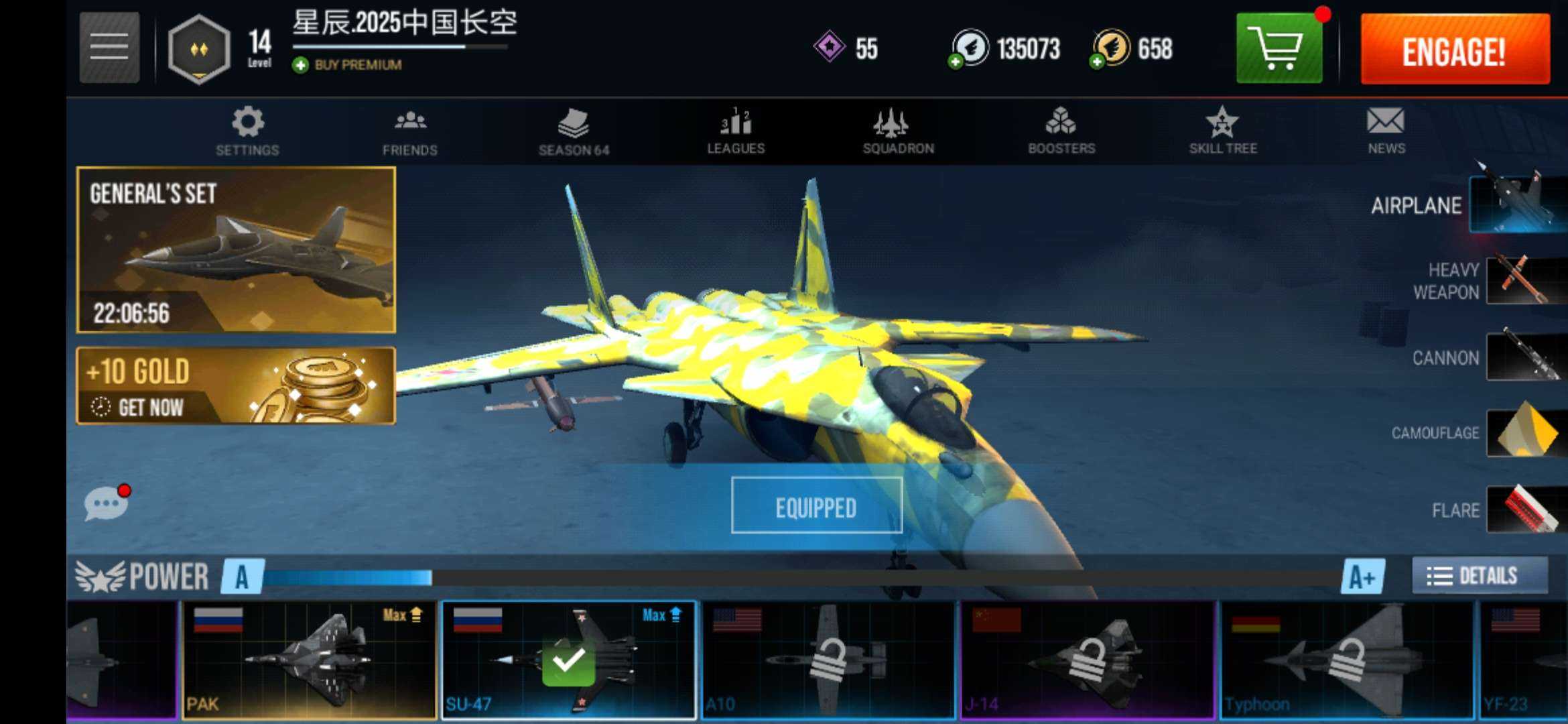
Task: Start a battle with ENGAGE!
Action: pyautogui.click(x=1455, y=50)
